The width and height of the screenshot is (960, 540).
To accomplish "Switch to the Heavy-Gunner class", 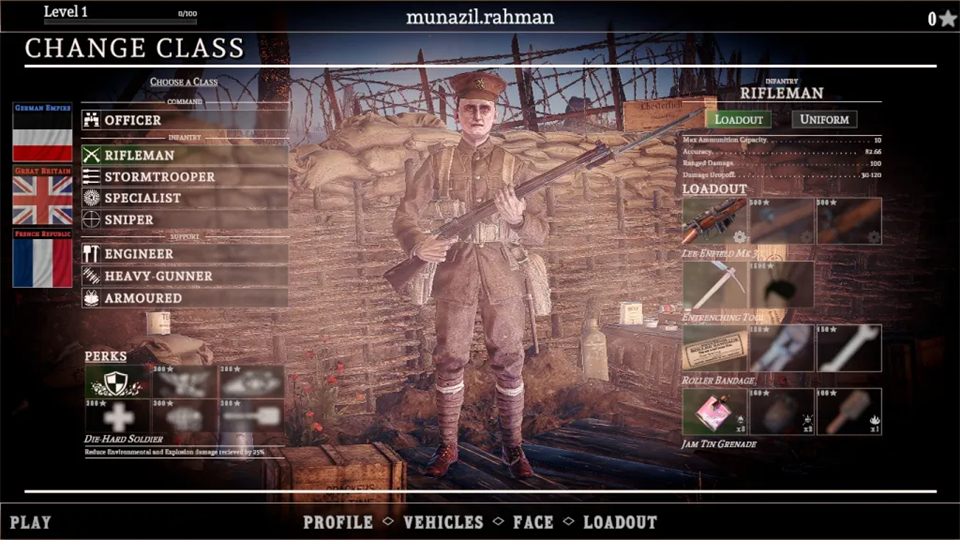I will click(x=185, y=276).
